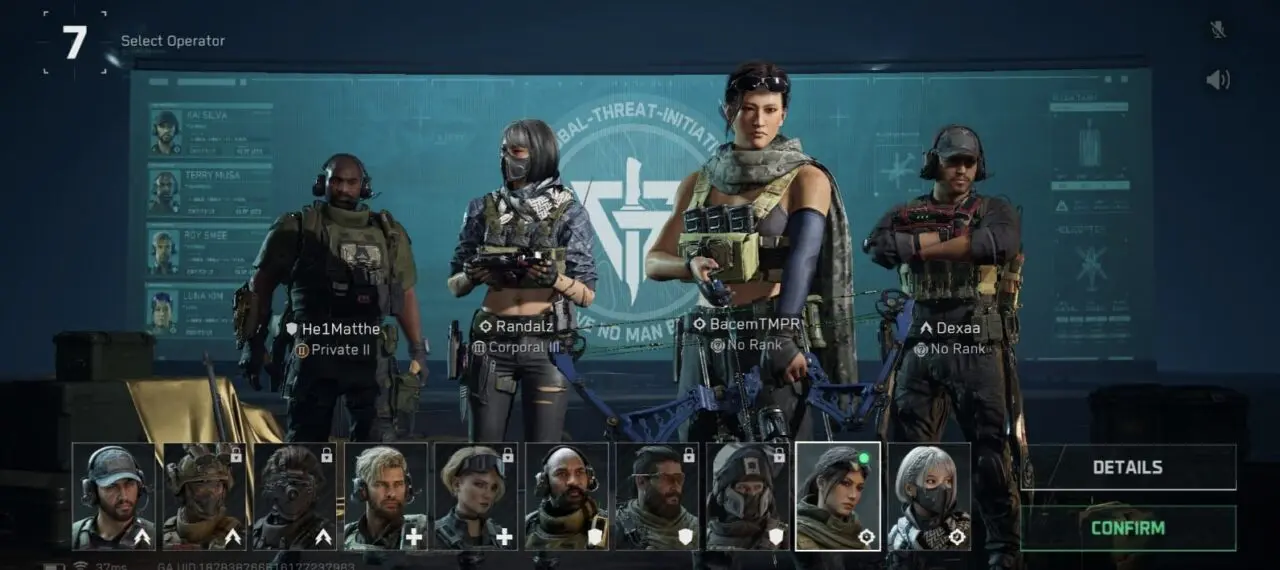Viewport: 1280px width, 570px height.
Task: Choose the locked operator in camo helmet
Action: tap(205, 496)
